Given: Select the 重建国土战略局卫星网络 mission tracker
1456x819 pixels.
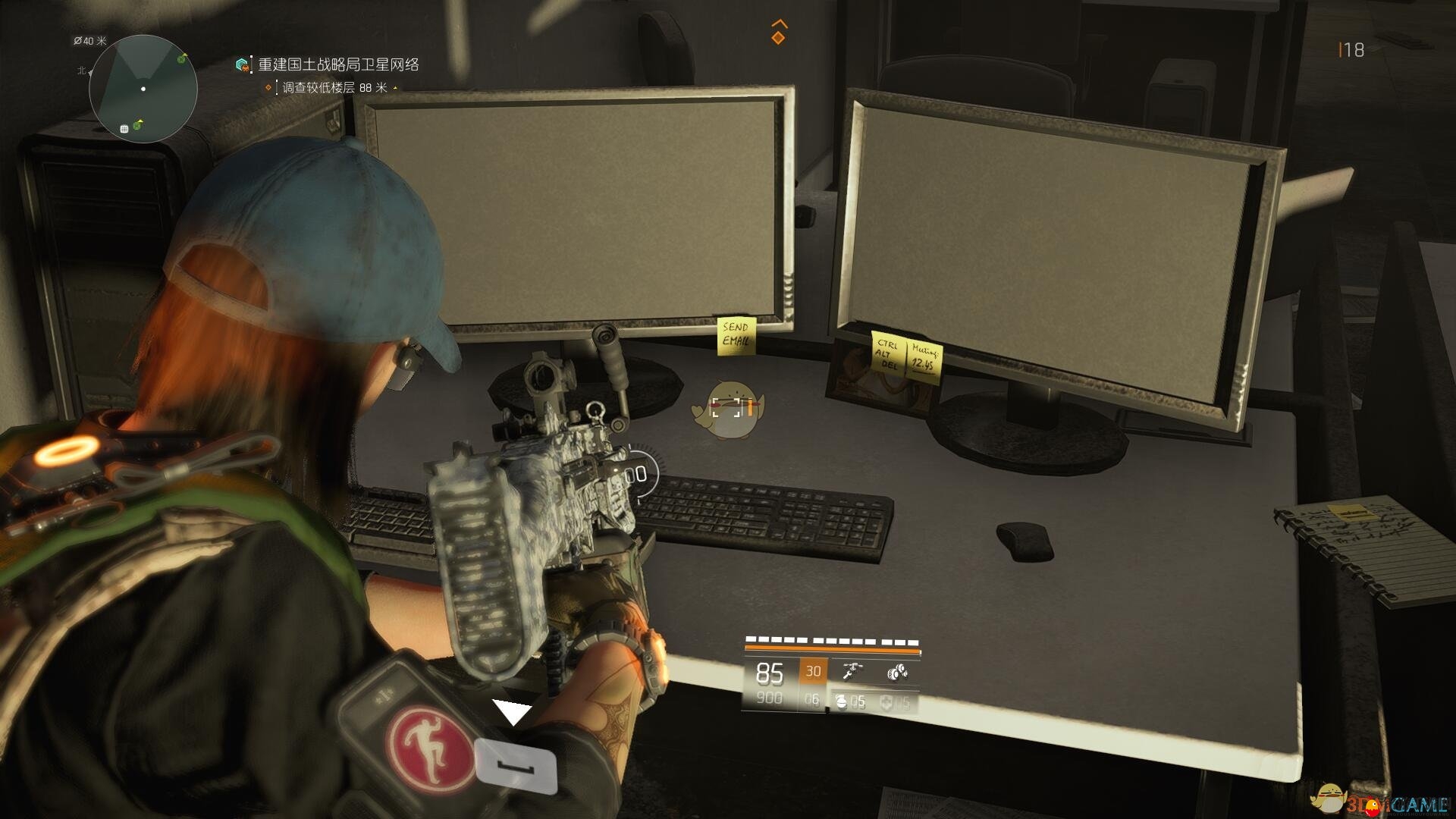Looking at the screenshot, I should point(337,65).
